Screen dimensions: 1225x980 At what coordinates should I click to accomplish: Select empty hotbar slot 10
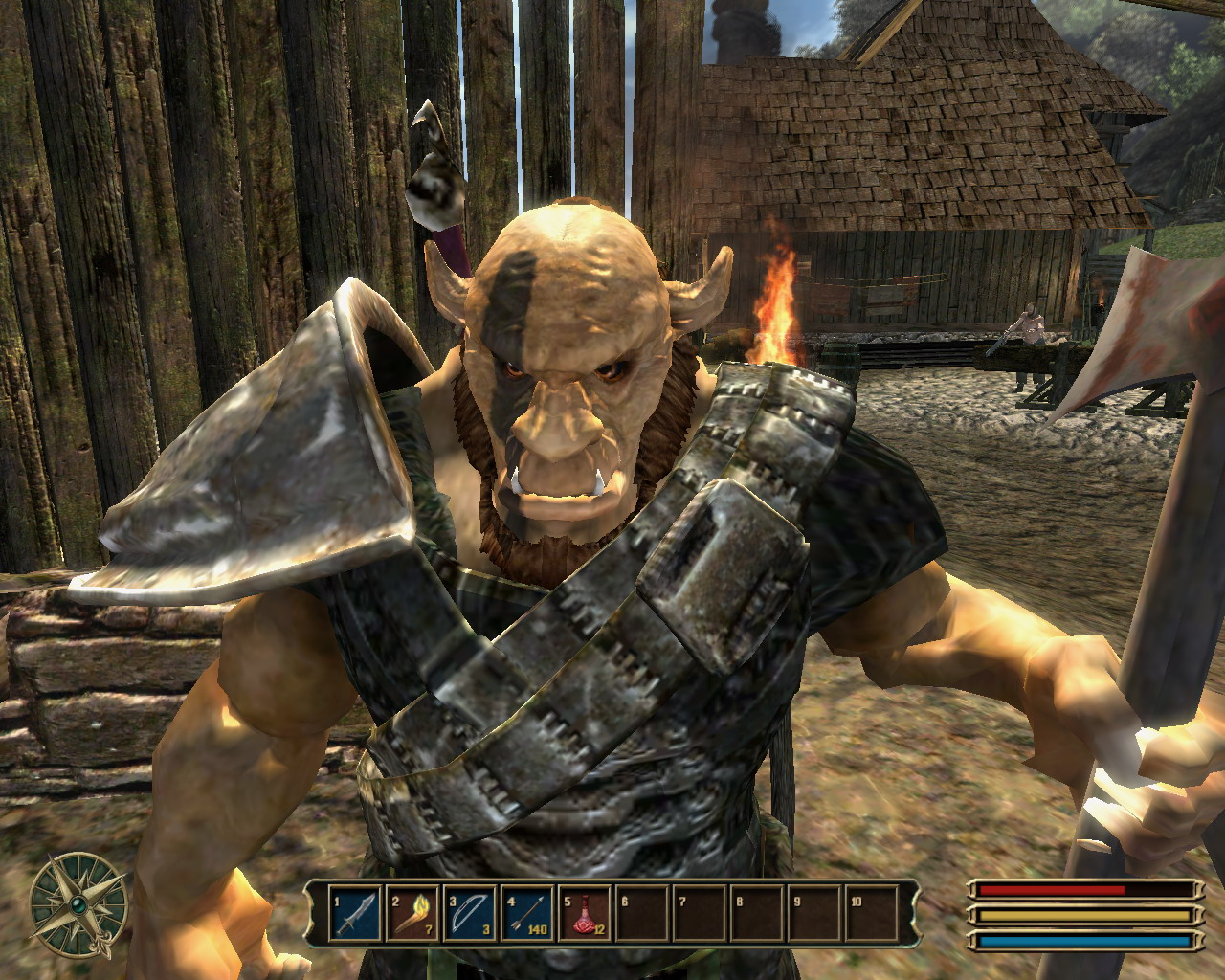(872, 913)
